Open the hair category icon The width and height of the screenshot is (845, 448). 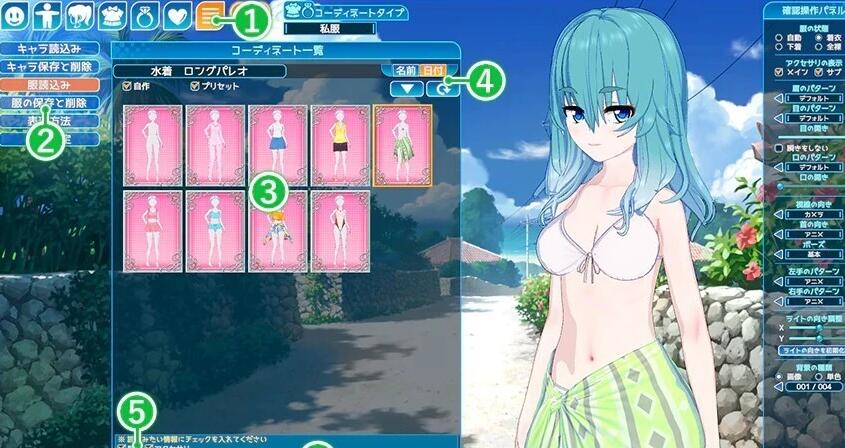[77, 16]
